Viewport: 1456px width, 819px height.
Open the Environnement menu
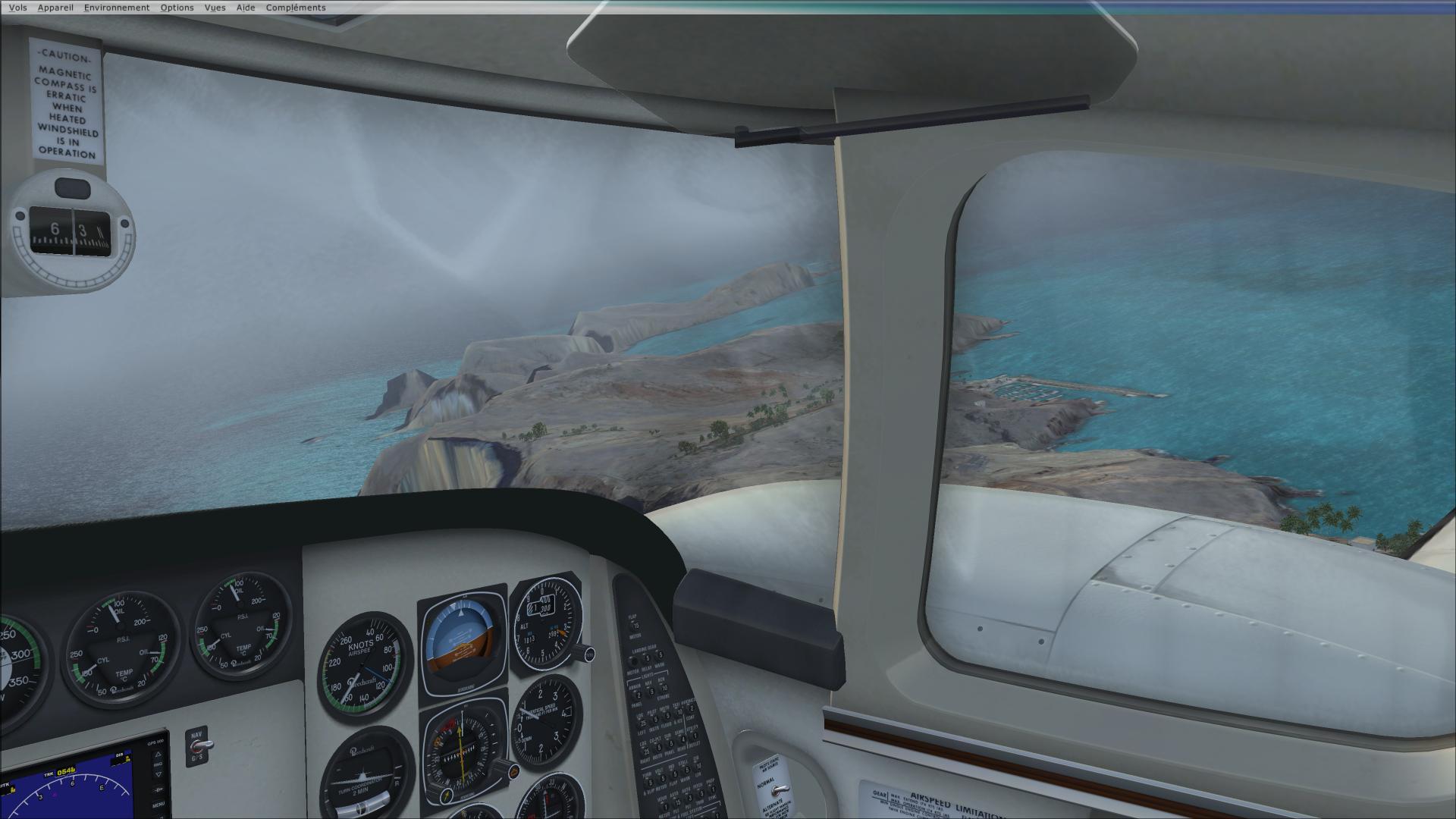point(117,8)
